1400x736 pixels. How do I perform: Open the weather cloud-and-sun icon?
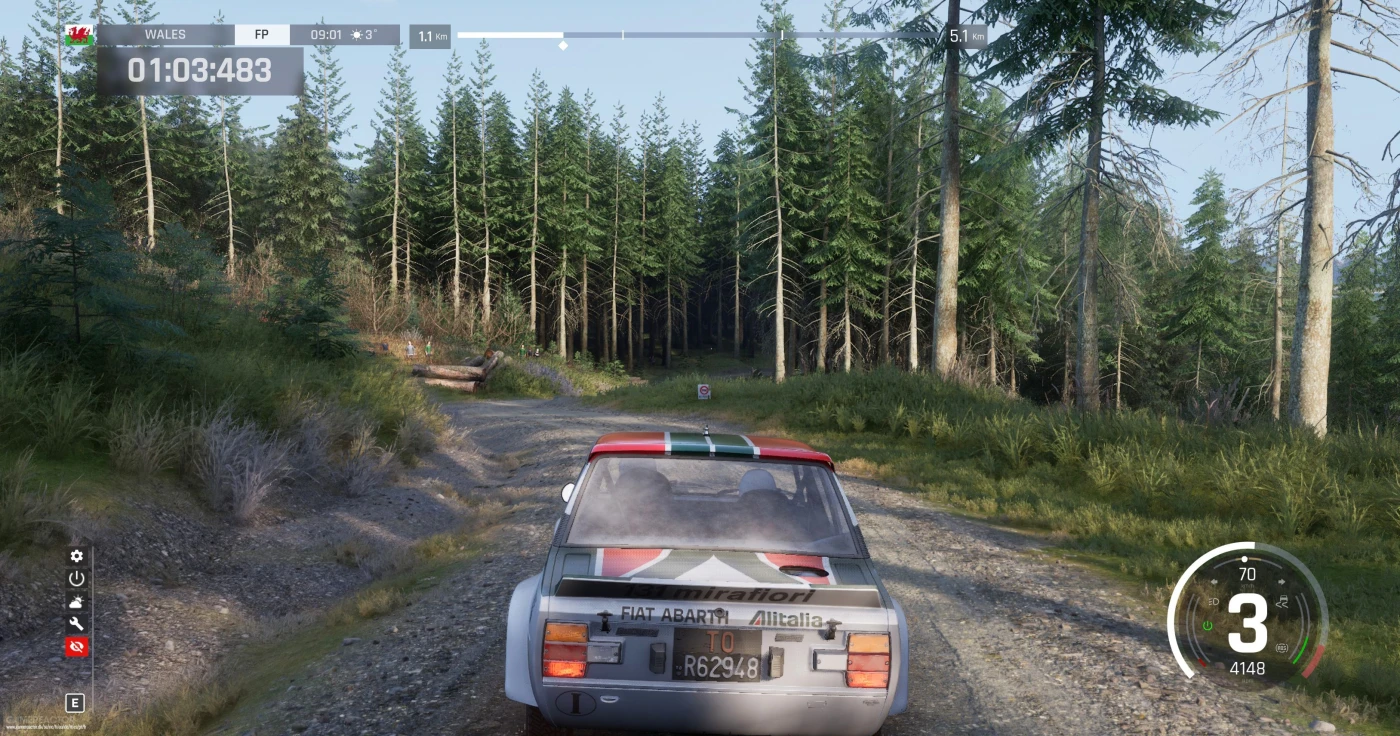pos(77,601)
